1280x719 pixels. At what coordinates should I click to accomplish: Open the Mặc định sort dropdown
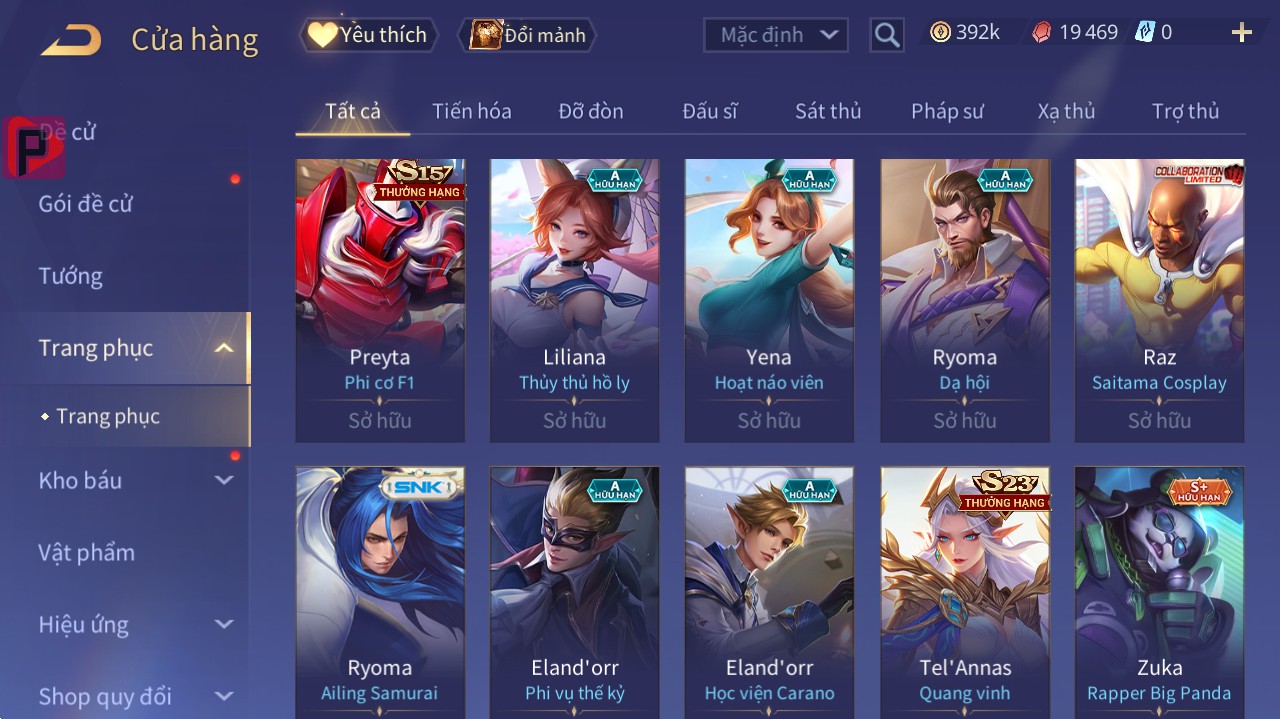tap(775, 35)
